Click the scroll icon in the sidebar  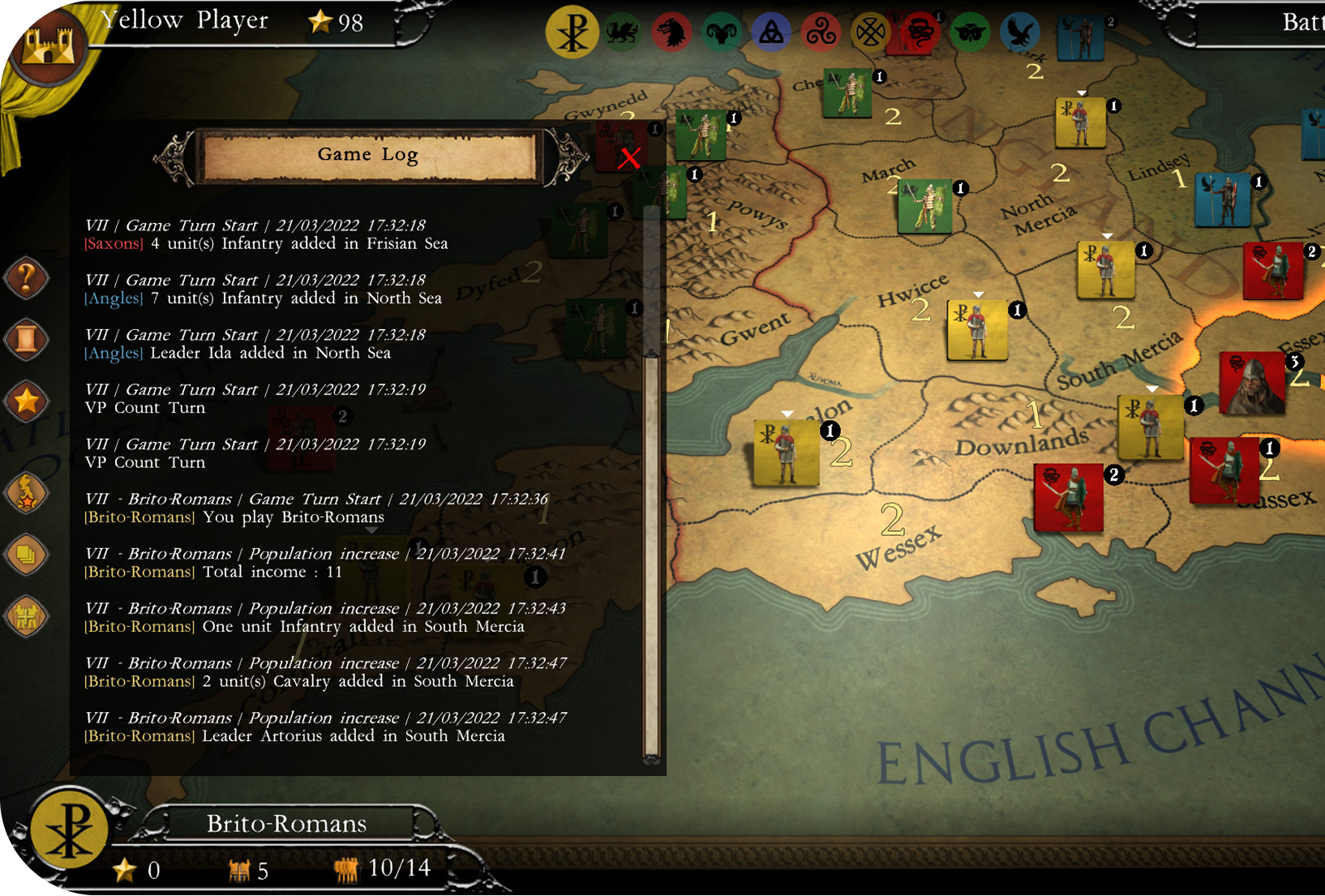point(27,340)
